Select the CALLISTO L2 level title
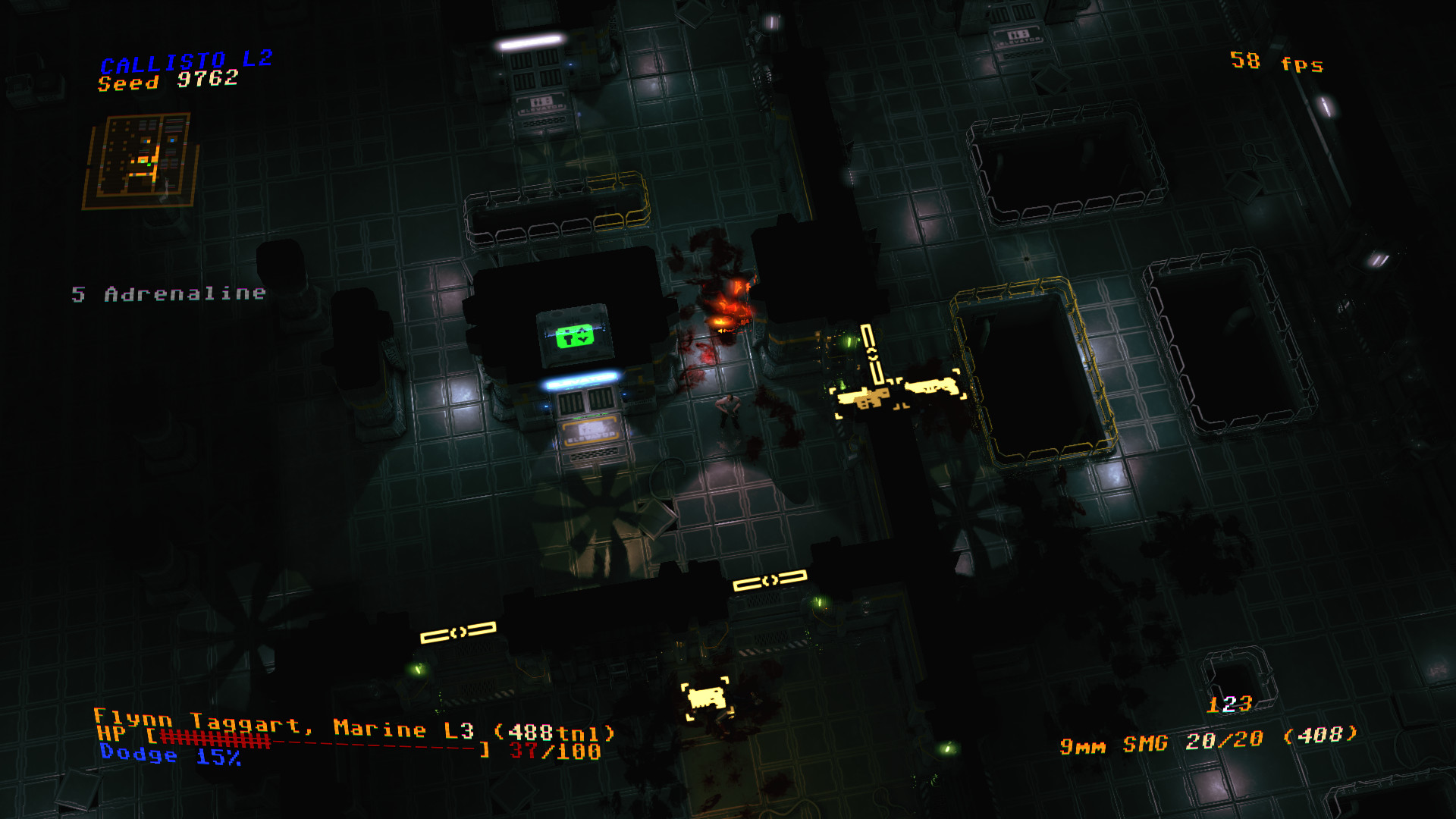The image size is (1456, 819). [x=187, y=62]
